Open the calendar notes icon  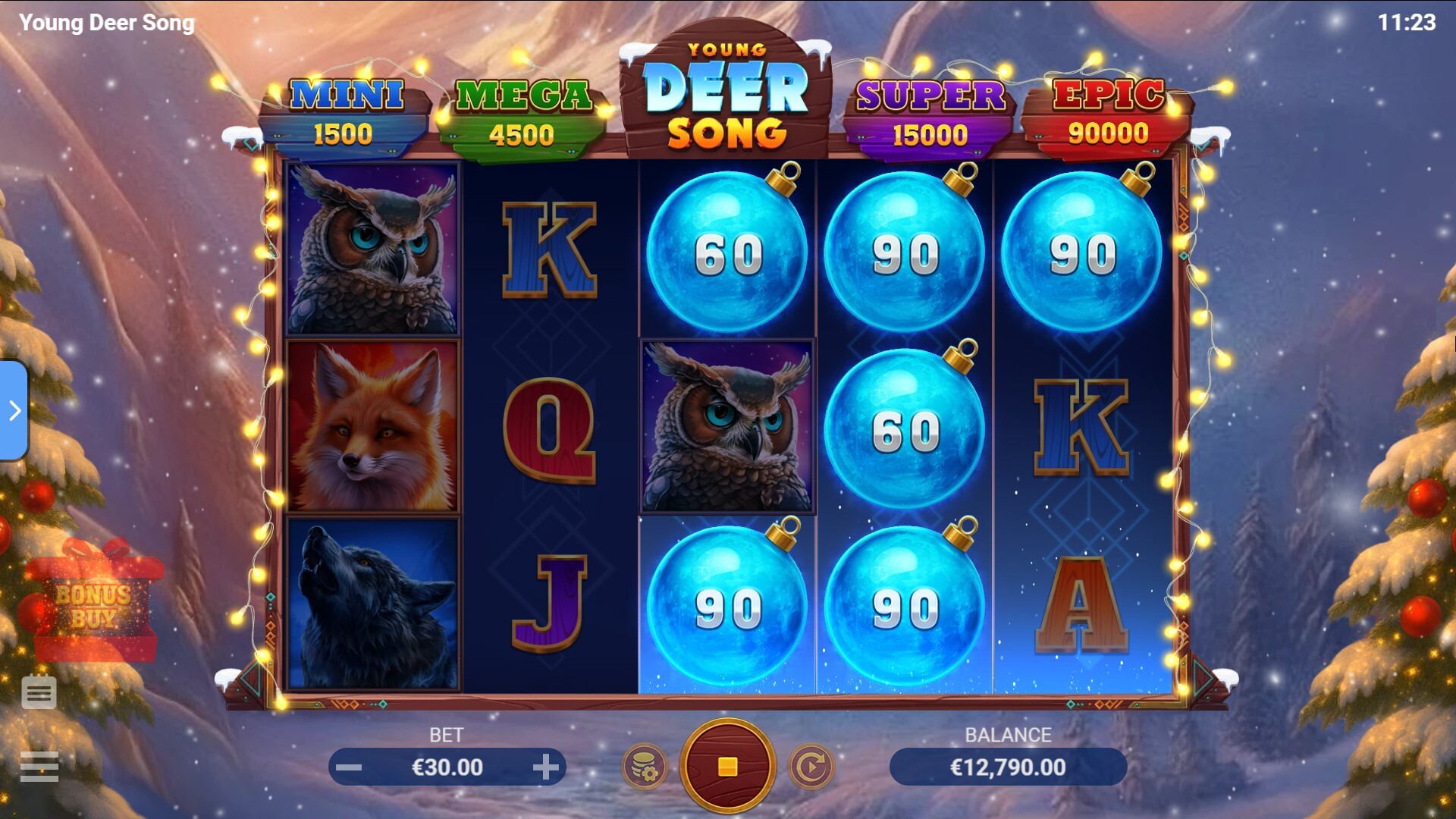click(39, 692)
